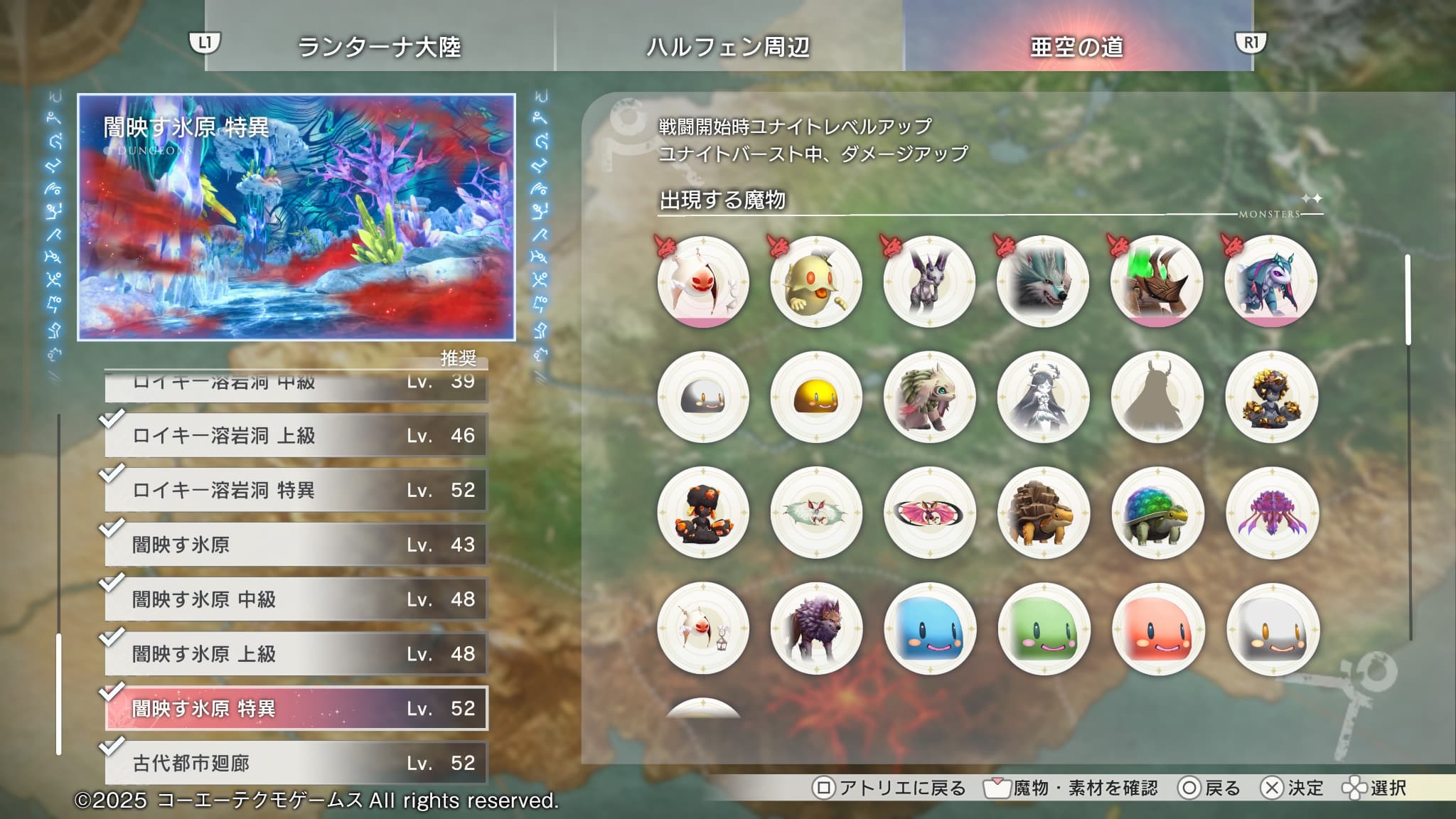Choose ロイキー溶岩洞 上級 dungeon row

tap(296, 435)
